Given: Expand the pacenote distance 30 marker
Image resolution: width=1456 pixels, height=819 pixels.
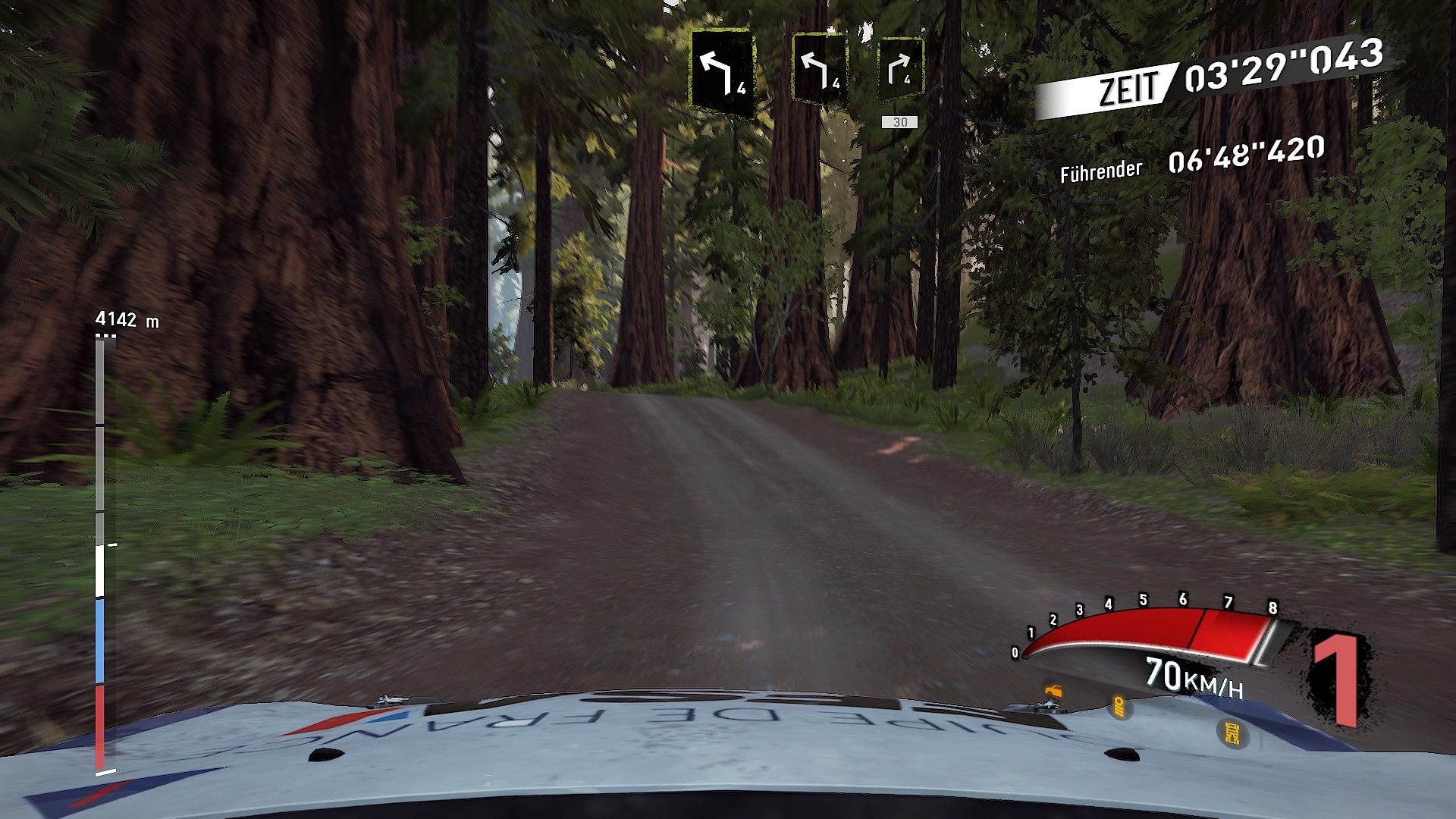Looking at the screenshot, I should (899, 120).
